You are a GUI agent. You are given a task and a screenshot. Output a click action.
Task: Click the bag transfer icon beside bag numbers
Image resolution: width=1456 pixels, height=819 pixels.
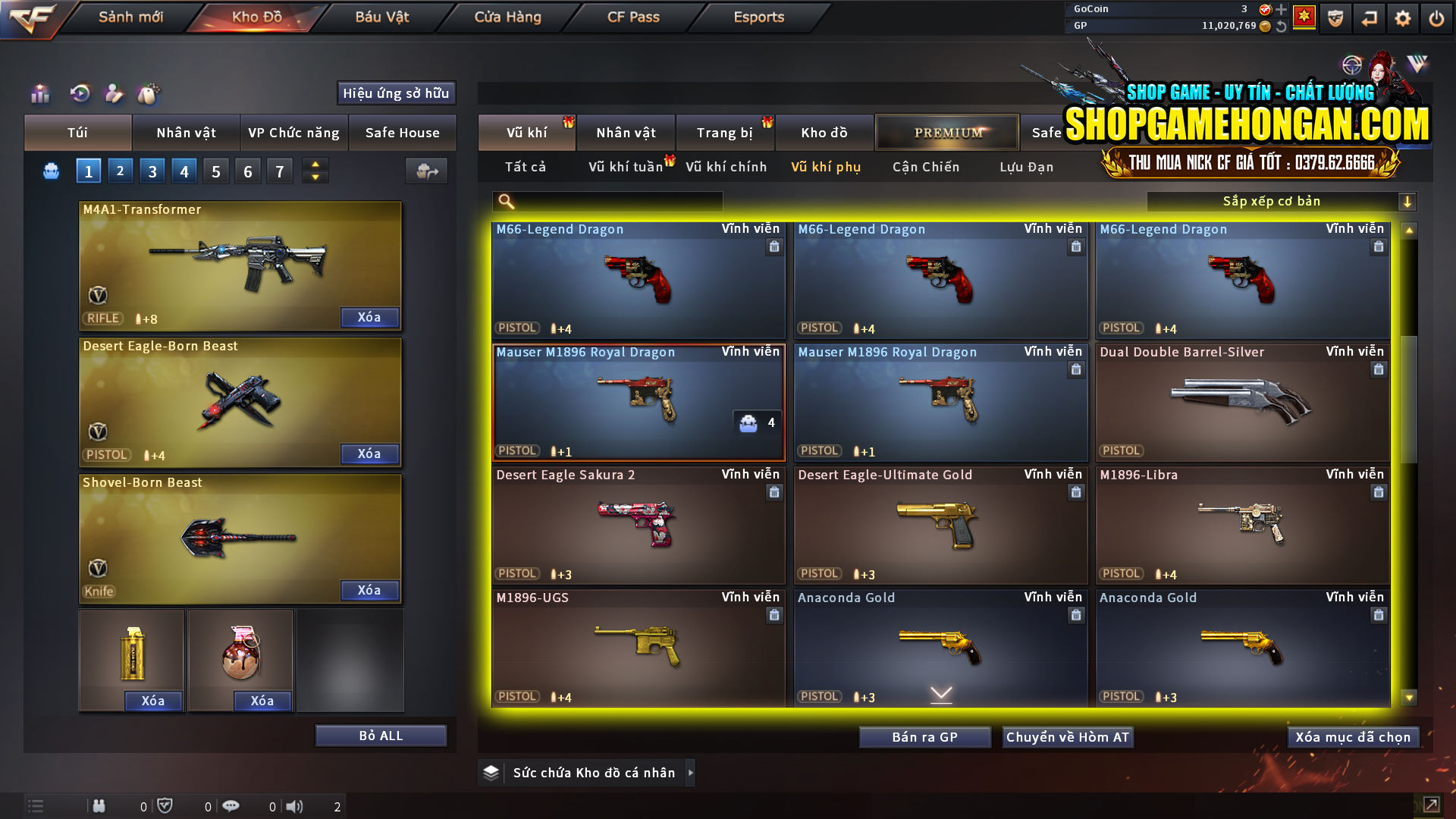pos(426,171)
